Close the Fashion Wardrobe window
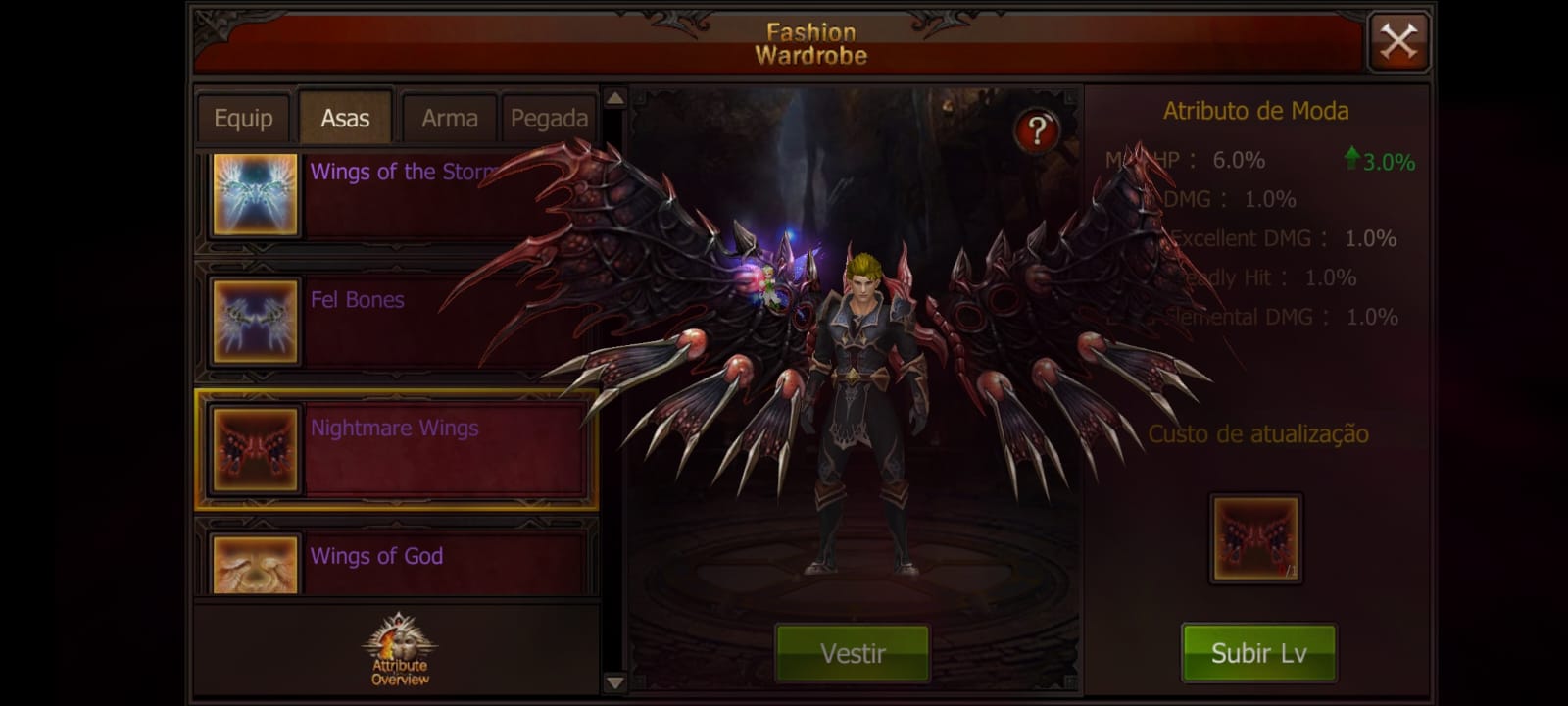The image size is (1568, 706). (x=1397, y=42)
